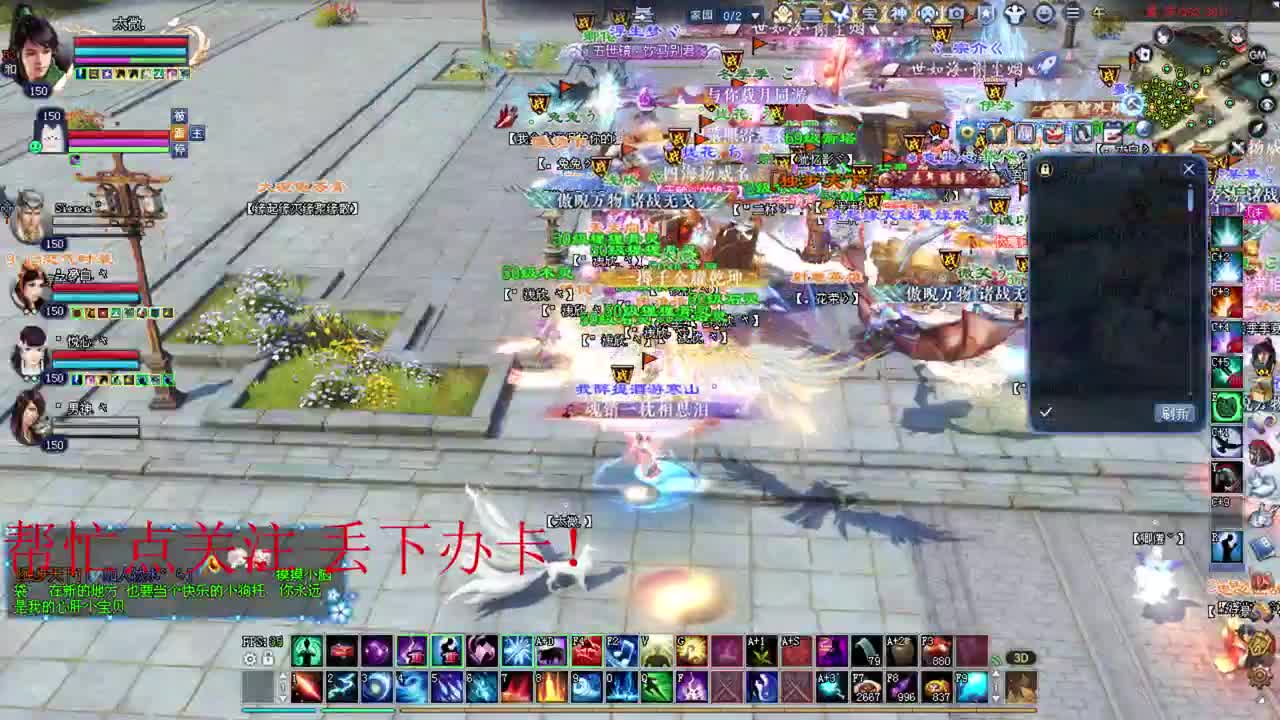Image resolution: width=1280 pixels, height=720 pixels.
Task: Click the up arrow on the right-side hotbar scroller
Action: 284,675
